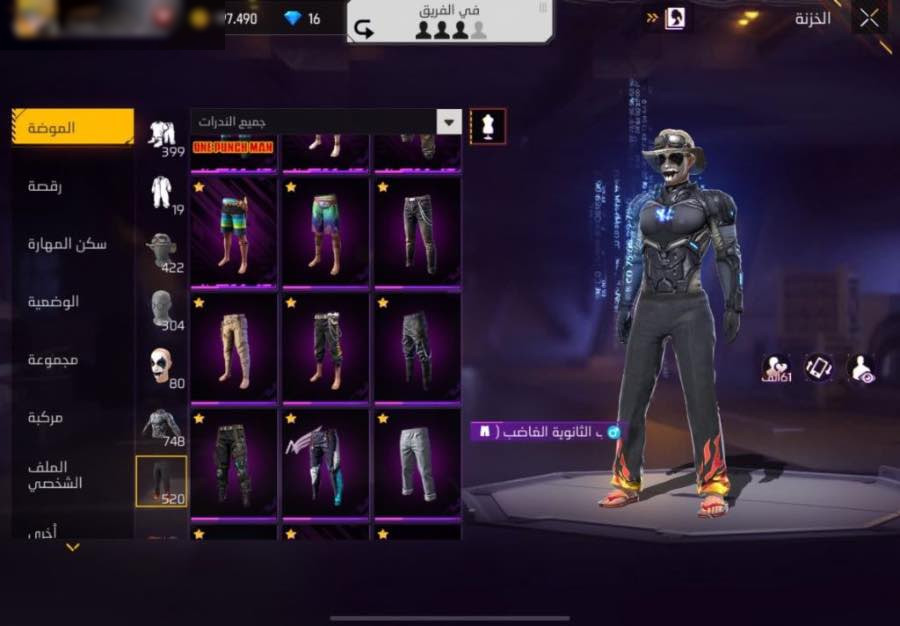
Task: Choose the hat category with 422 items
Action: click(162, 251)
